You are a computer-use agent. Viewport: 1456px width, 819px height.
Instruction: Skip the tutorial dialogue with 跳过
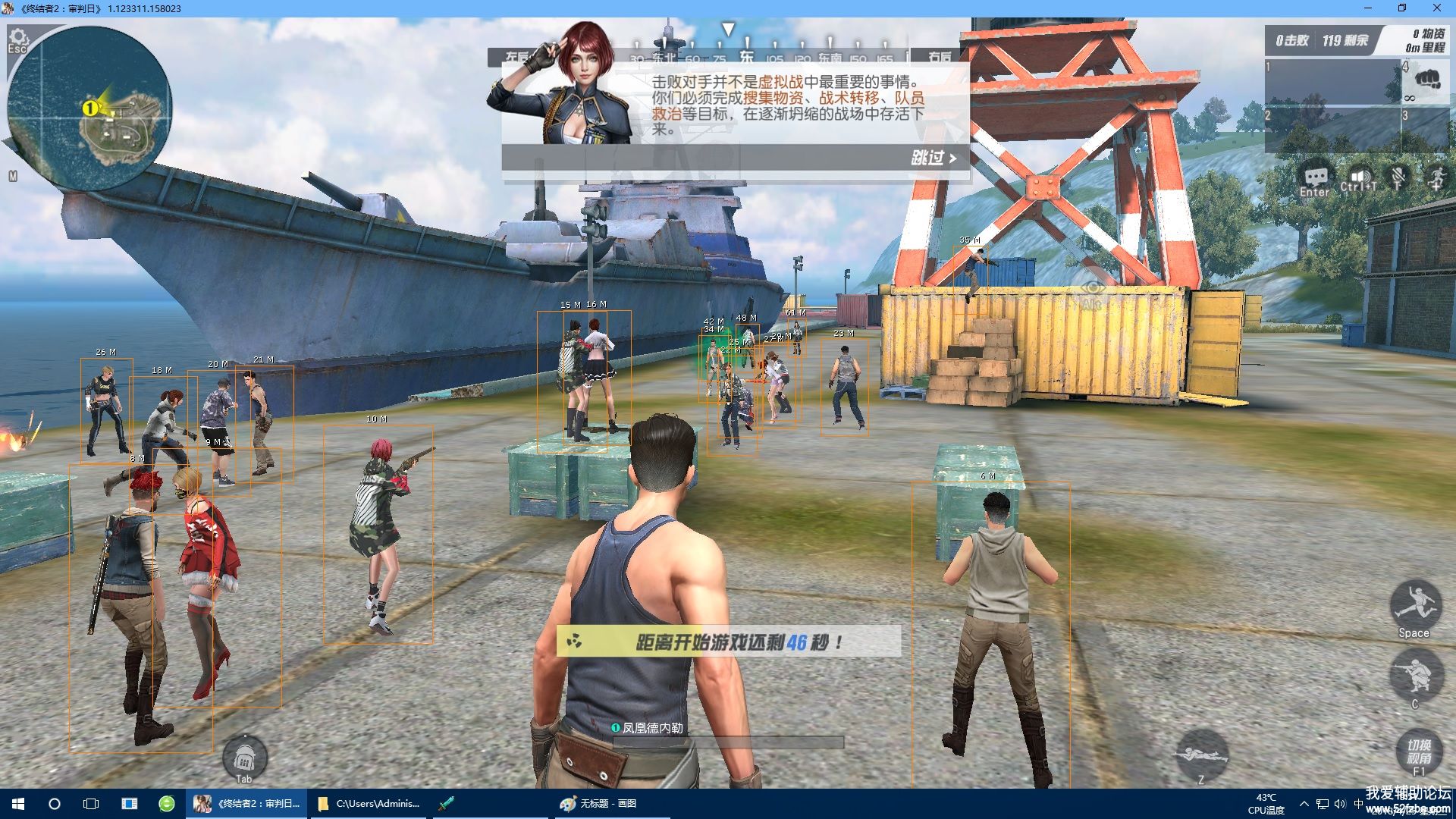(x=934, y=158)
